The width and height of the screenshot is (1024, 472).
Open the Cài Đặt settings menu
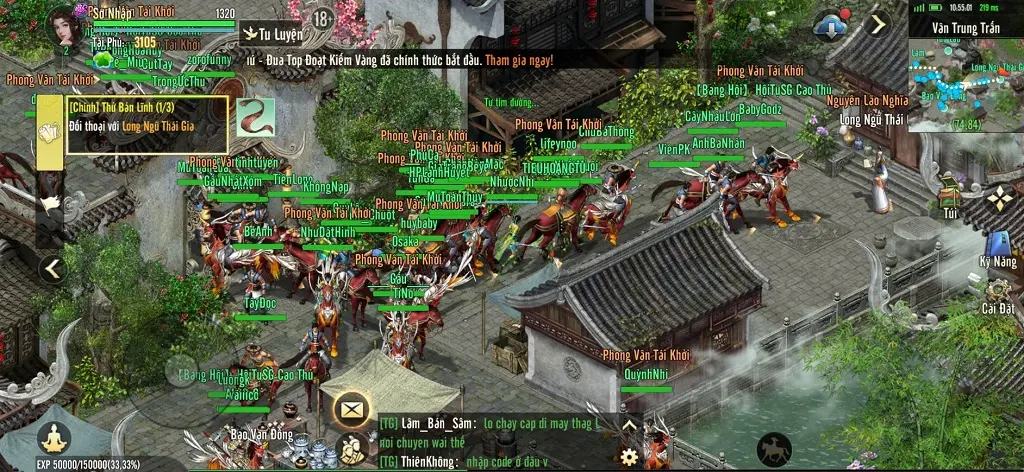(997, 293)
